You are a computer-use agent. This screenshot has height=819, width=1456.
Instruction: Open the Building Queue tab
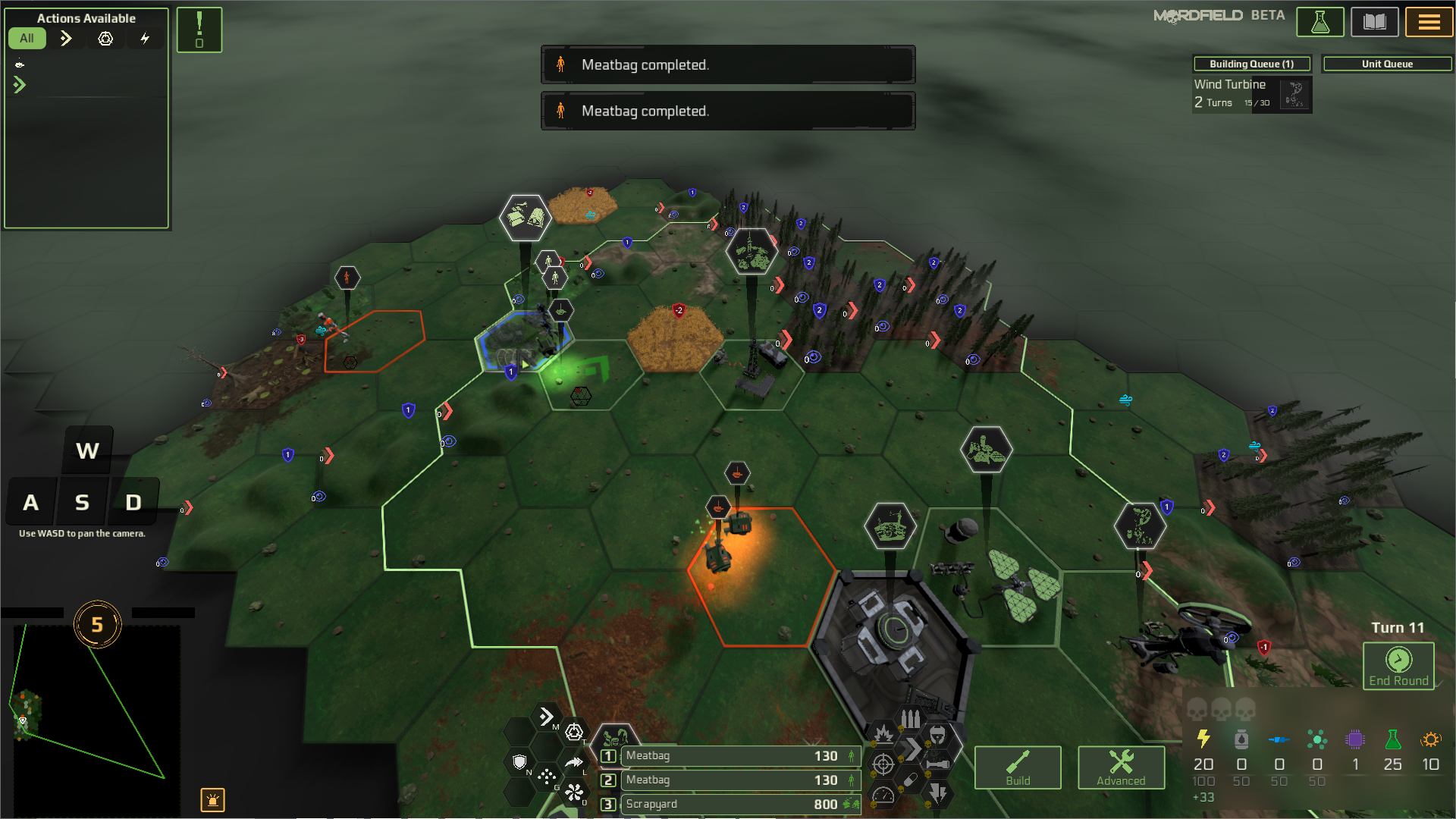tap(1251, 64)
